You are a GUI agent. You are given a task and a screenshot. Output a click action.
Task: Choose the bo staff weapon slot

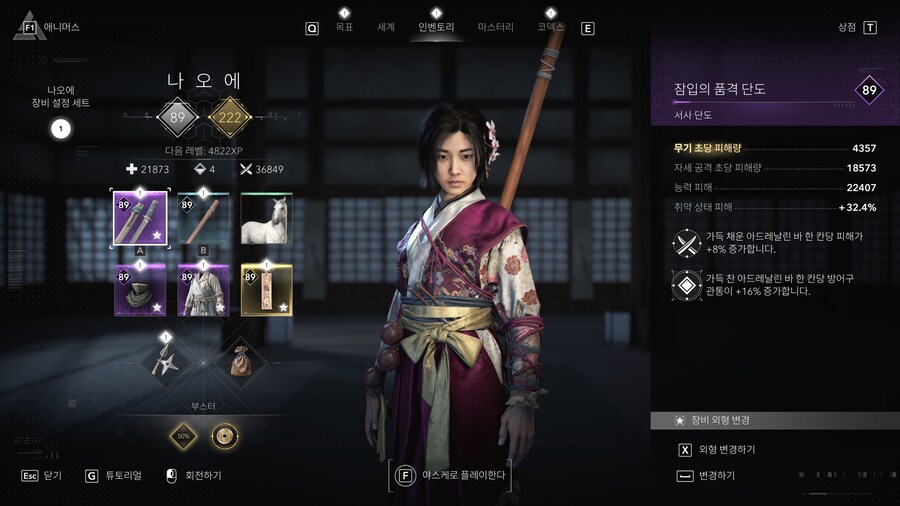tap(204, 217)
